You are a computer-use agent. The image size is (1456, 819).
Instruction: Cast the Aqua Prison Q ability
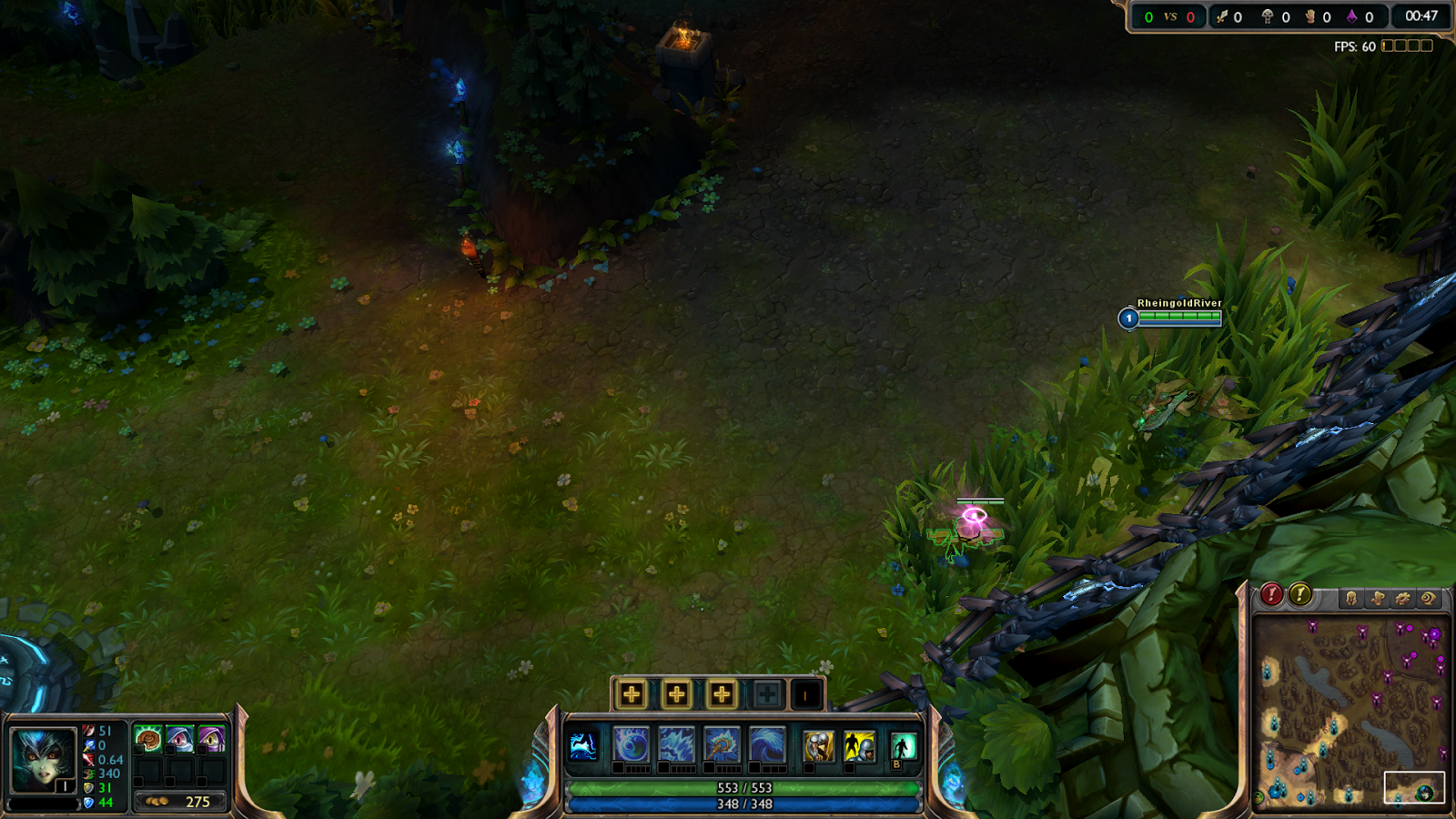pos(632,744)
